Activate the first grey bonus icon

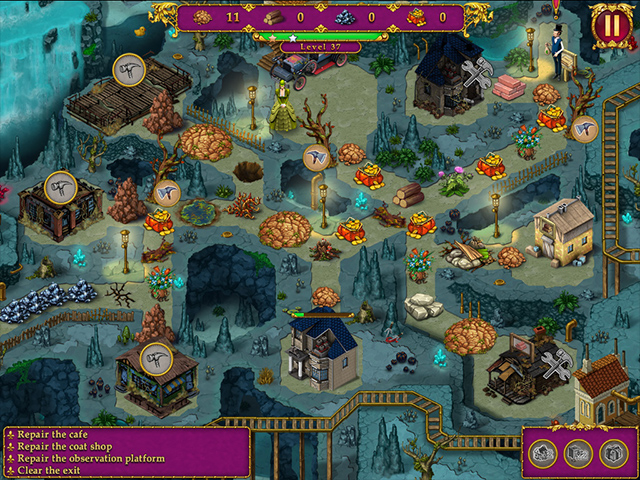point(543,453)
